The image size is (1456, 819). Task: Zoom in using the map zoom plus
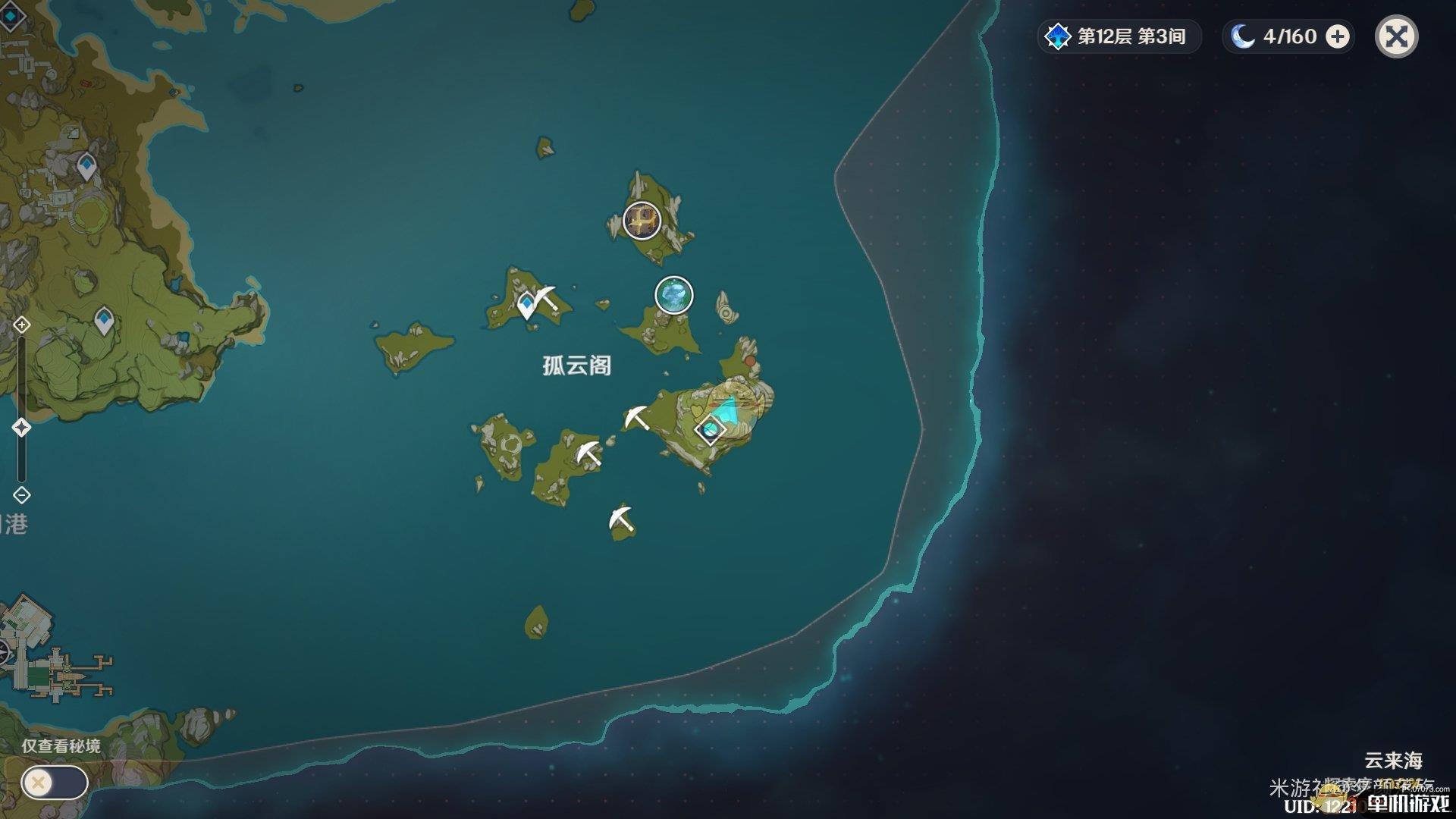click(22, 325)
